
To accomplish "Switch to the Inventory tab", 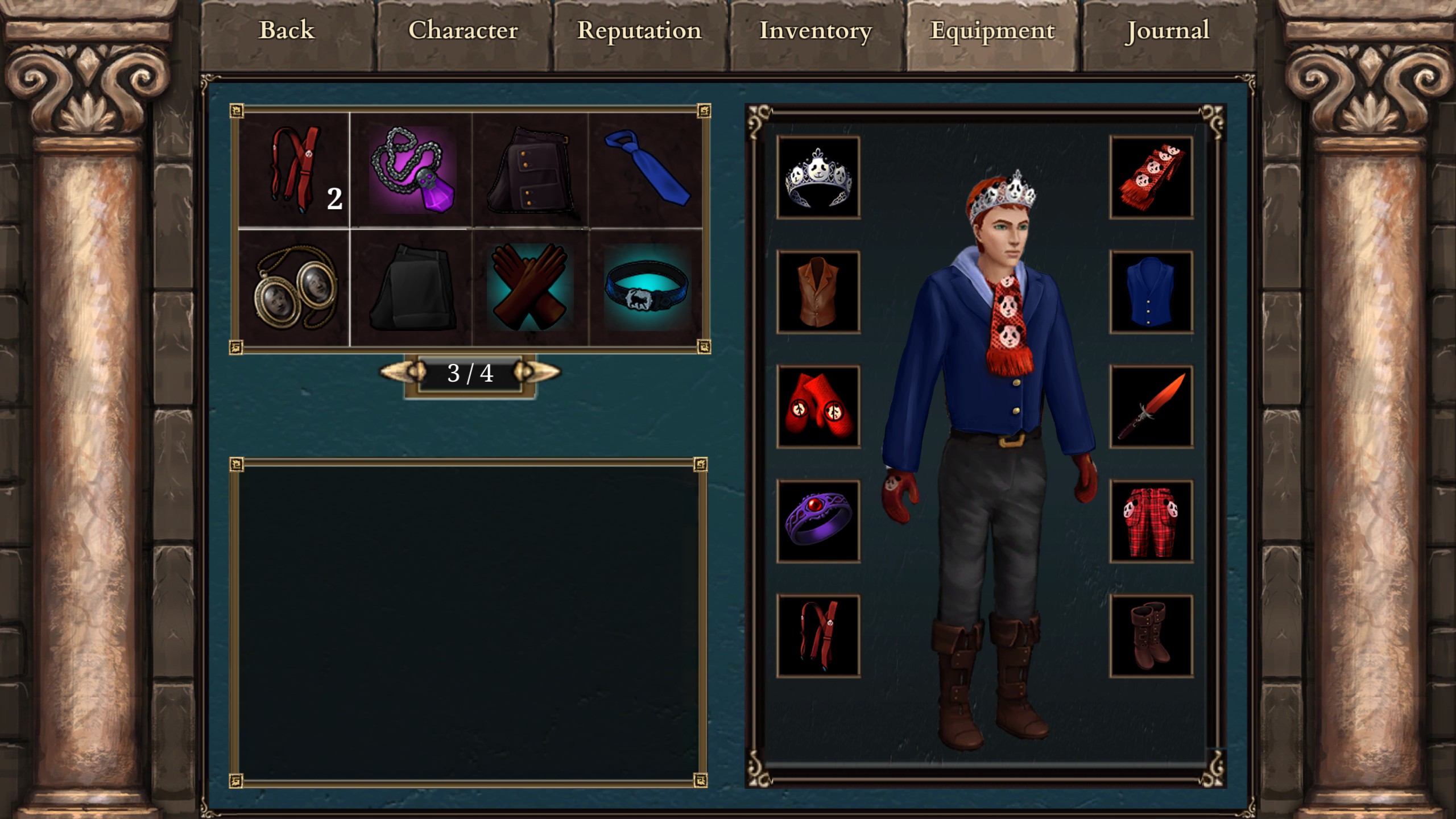I will (816, 31).
